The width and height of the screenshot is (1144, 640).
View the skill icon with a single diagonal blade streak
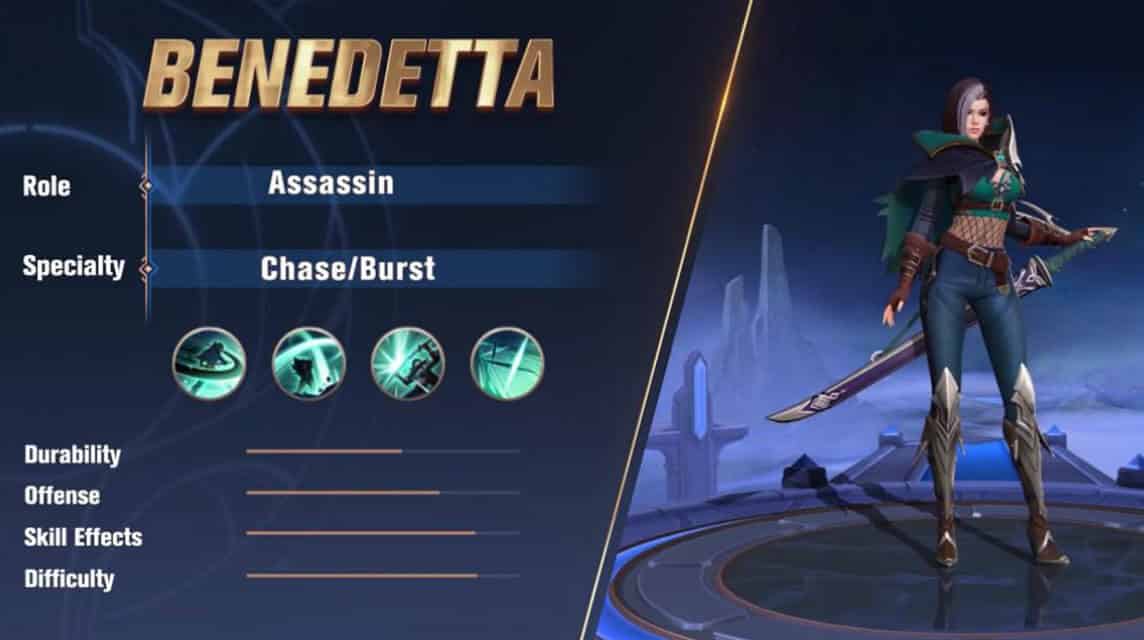[507, 364]
